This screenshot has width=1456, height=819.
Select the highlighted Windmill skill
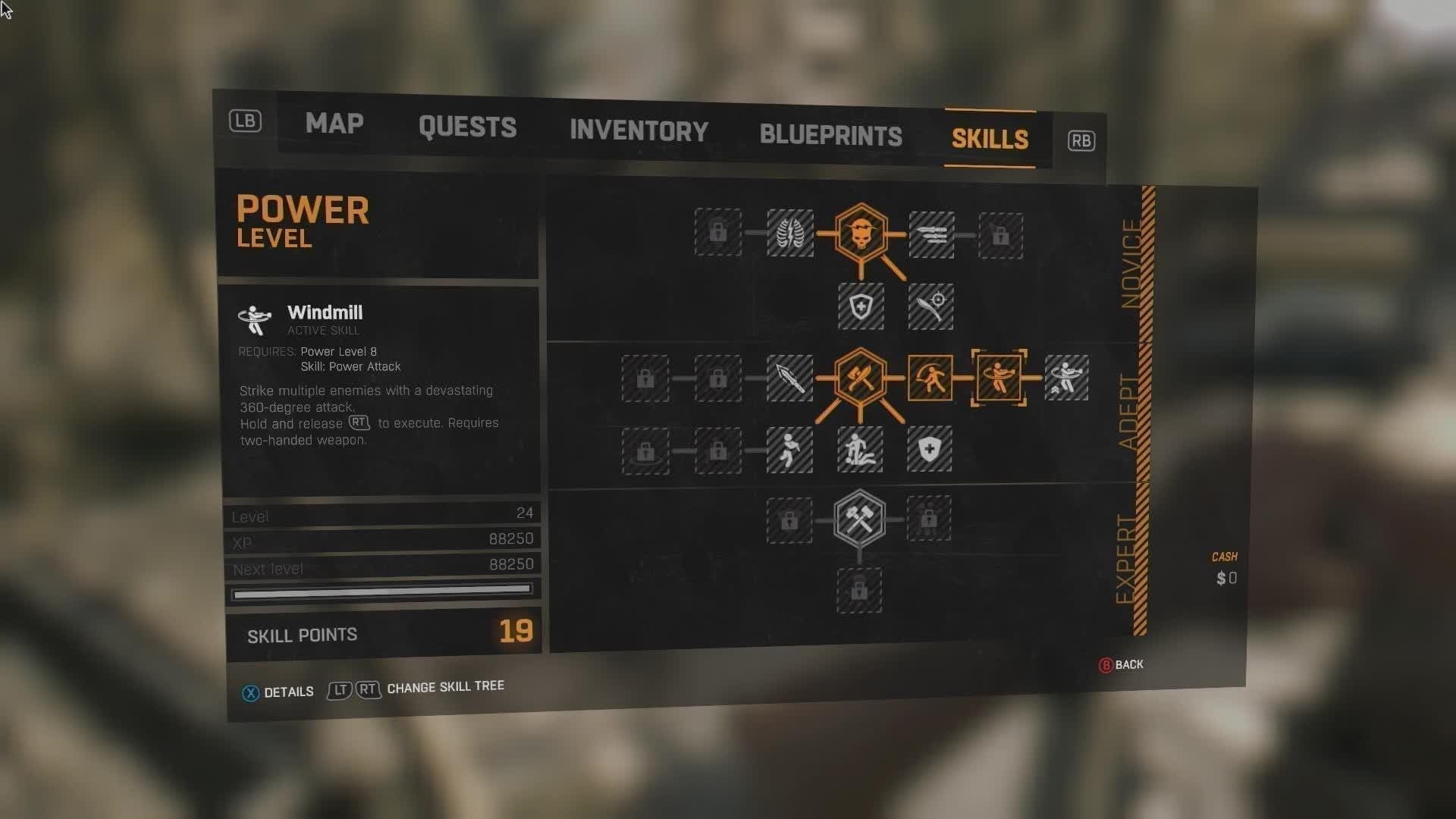click(x=999, y=378)
